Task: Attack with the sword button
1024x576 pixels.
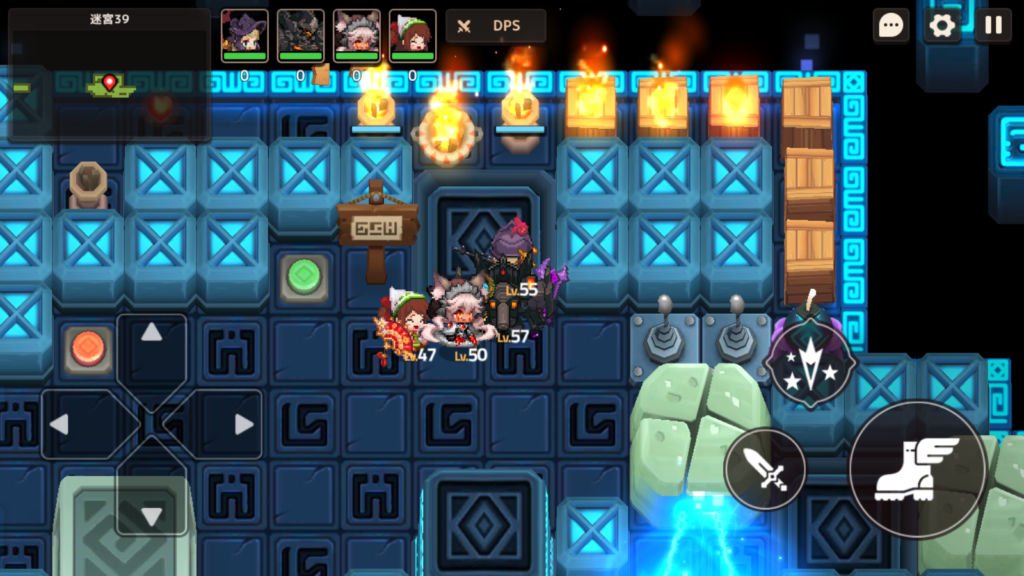Action: coord(765,469)
